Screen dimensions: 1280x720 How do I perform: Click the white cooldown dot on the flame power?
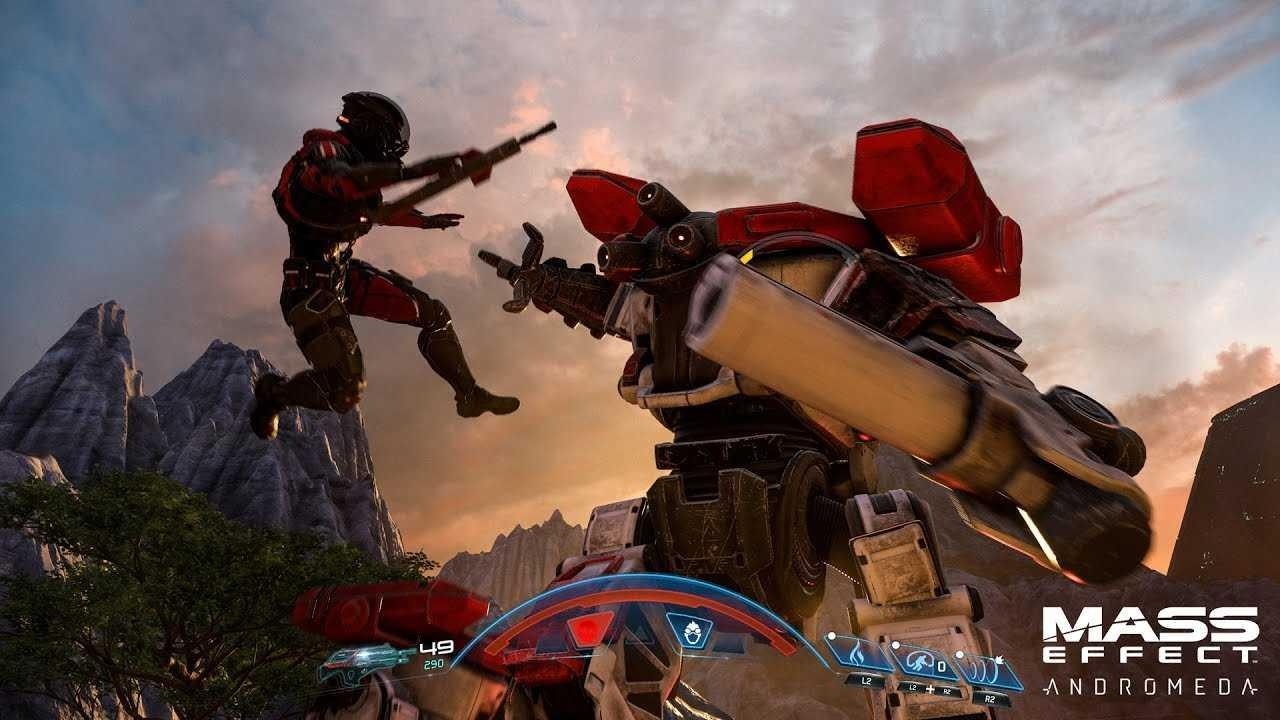click(831, 635)
